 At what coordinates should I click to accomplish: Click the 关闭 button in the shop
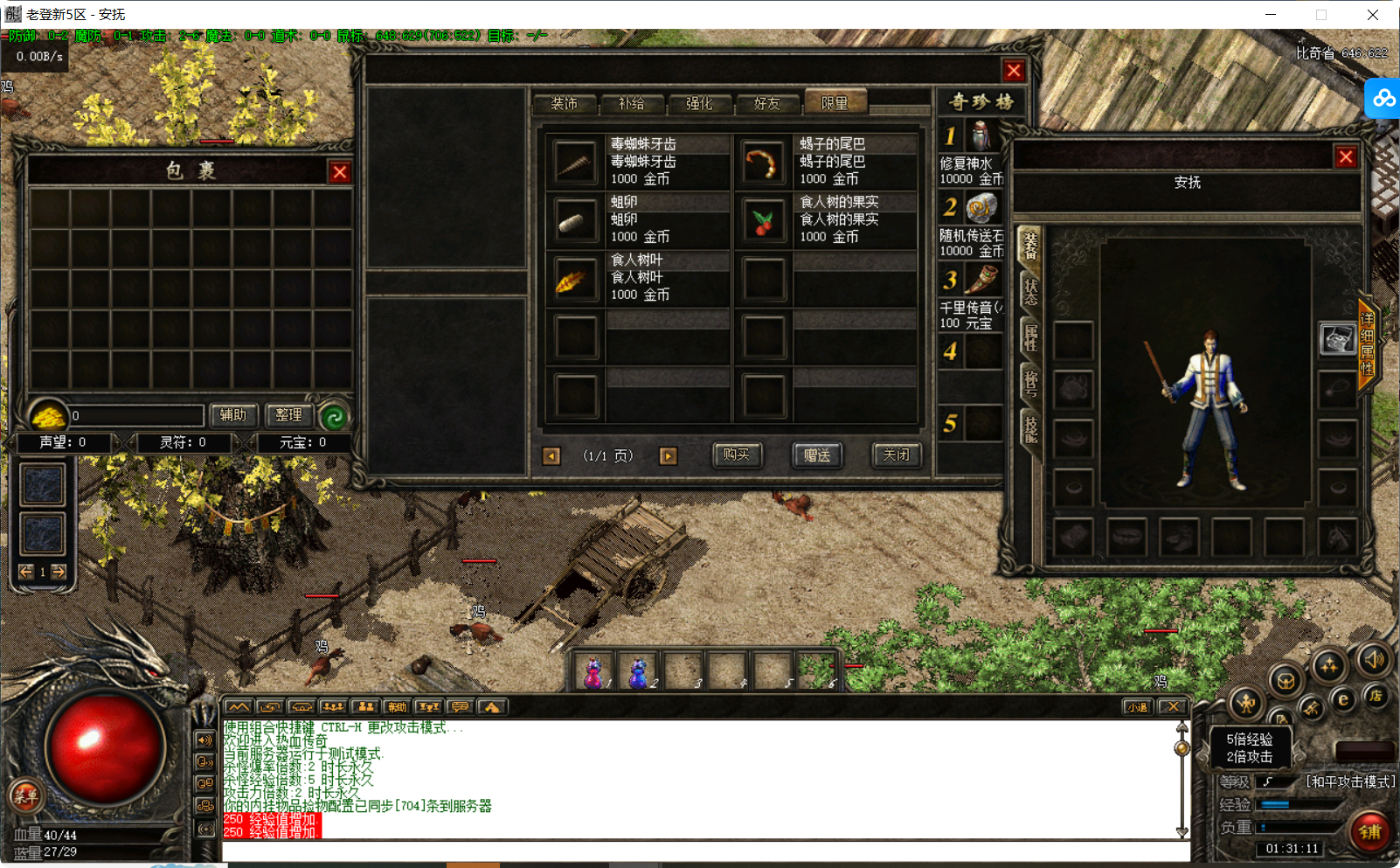pos(896,455)
